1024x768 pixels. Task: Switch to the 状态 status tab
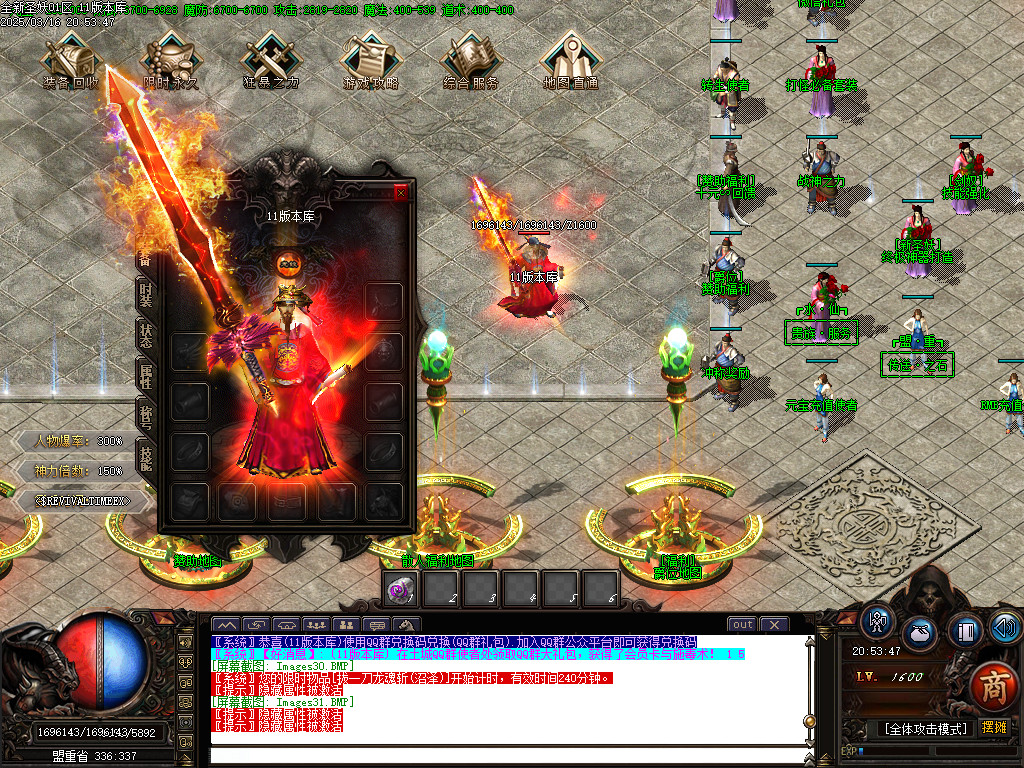click(x=146, y=336)
